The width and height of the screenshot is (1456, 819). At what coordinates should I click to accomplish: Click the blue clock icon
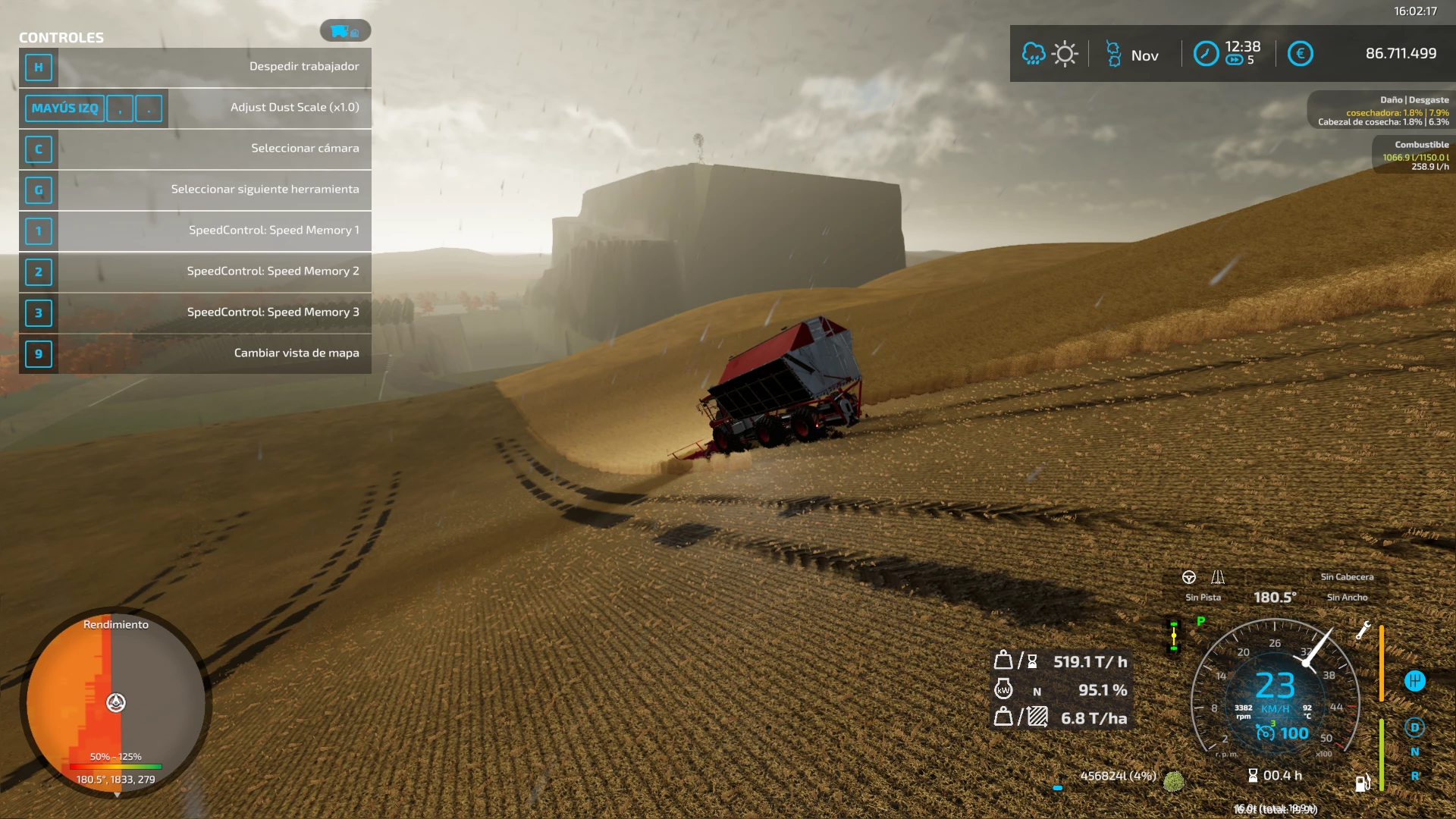[1206, 54]
